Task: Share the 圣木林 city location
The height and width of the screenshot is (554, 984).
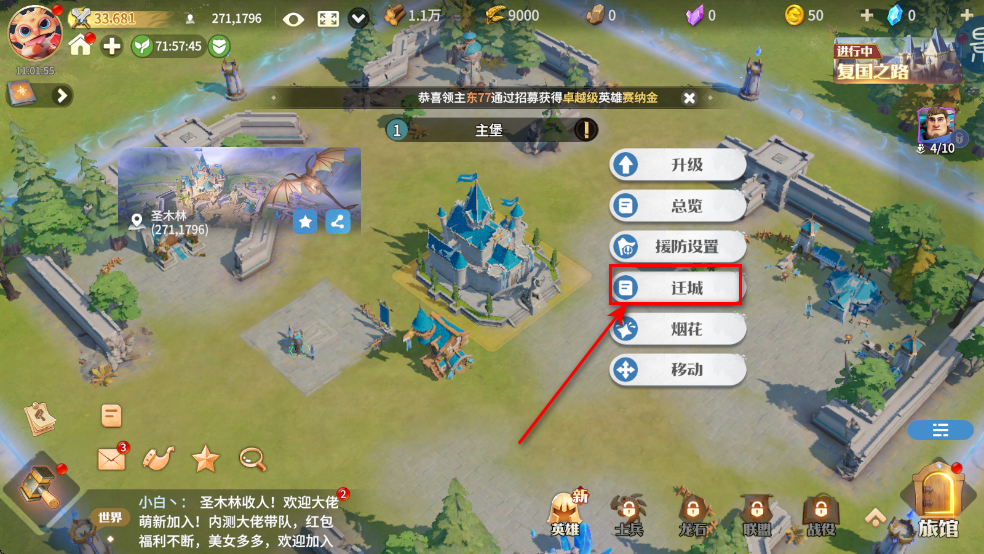Action: (x=338, y=221)
